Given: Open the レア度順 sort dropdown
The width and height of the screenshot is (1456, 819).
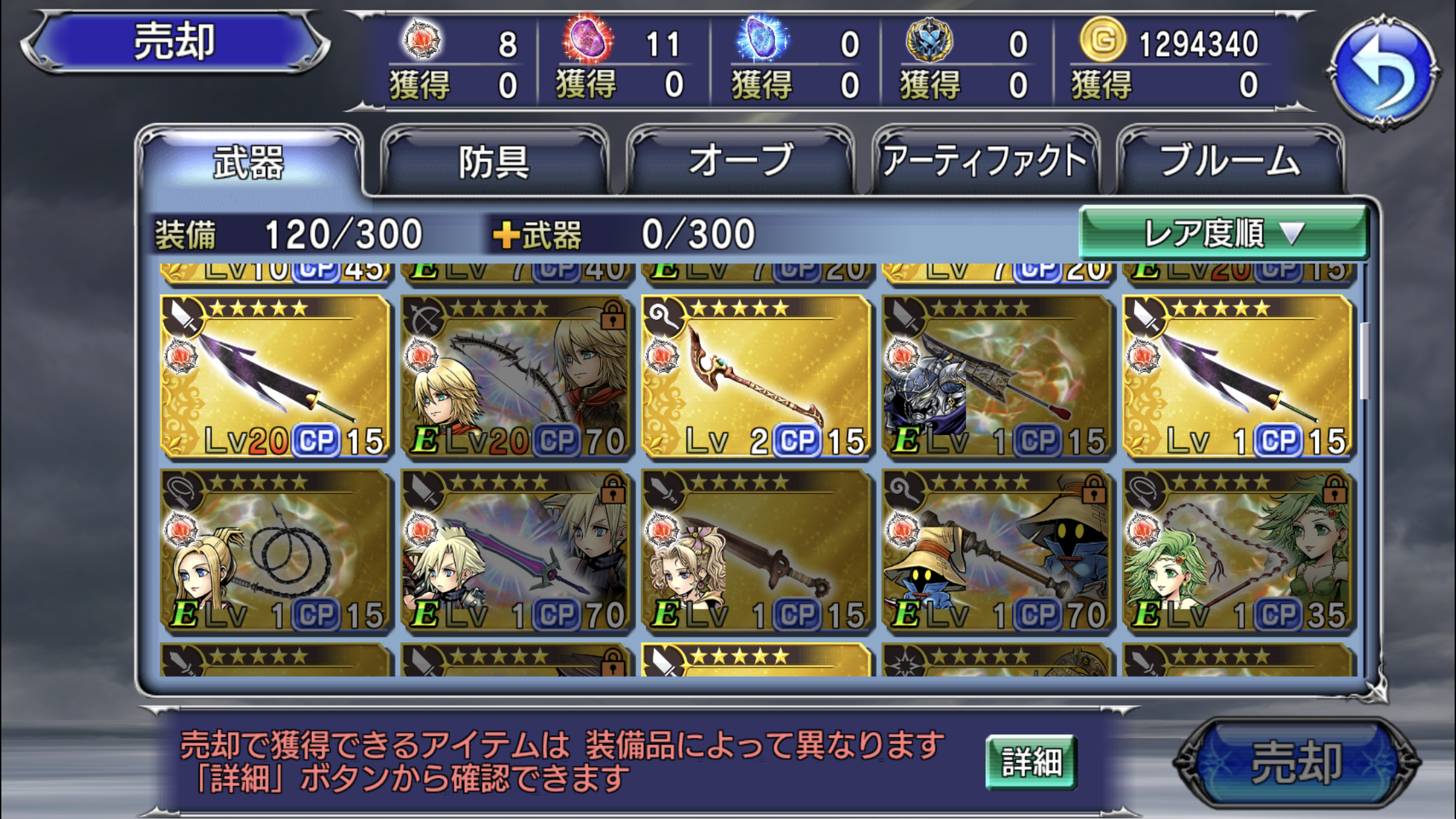Looking at the screenshot, I should click(x=1223, y=233).
